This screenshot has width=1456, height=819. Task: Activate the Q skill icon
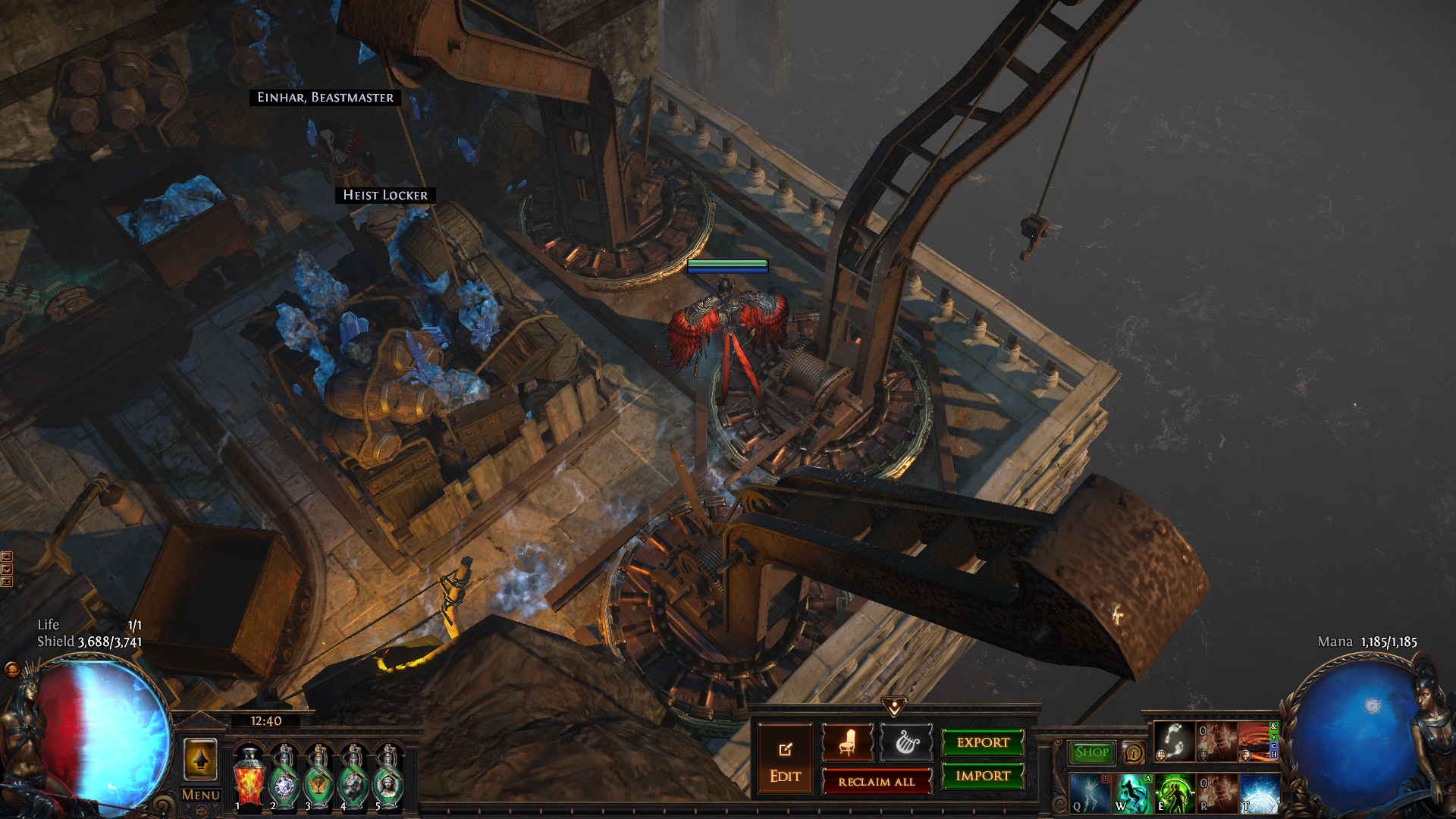coord(1090,793)
